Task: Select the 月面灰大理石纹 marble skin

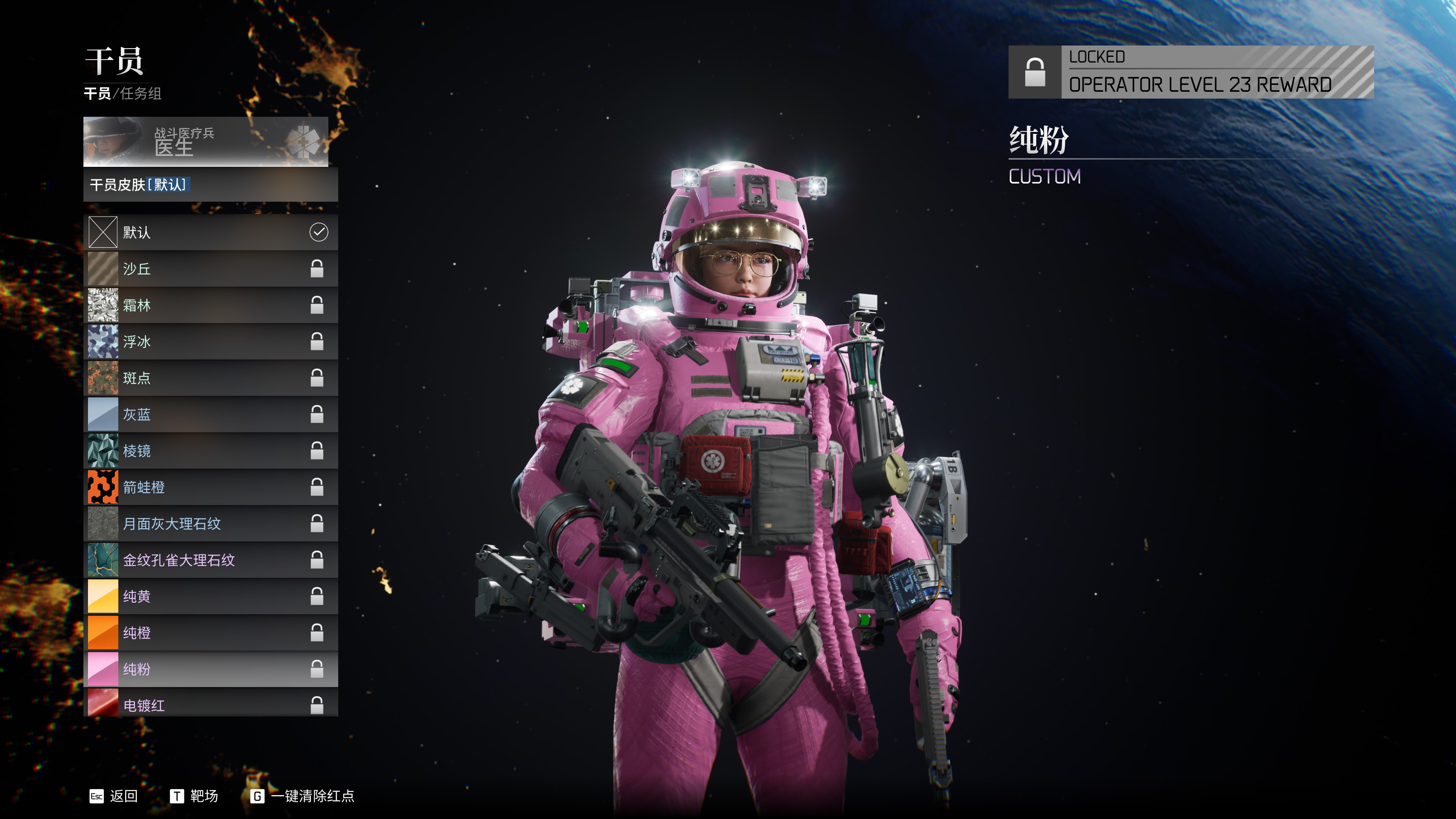Action: [210, 524]
